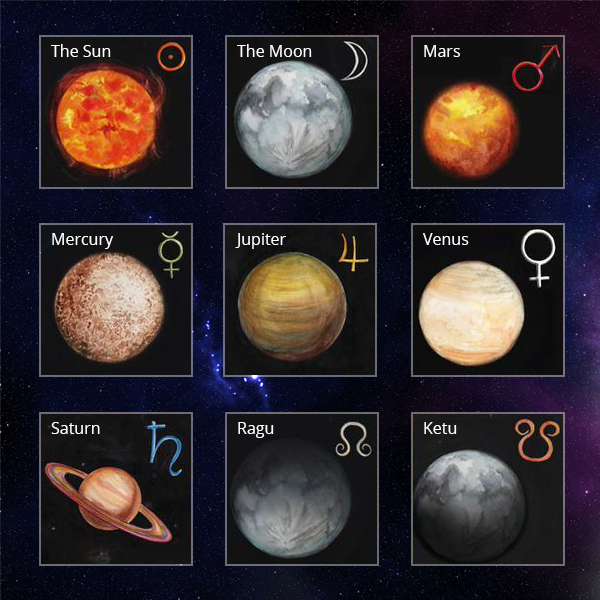
Task: Click the ringed Saturn tile
Action: coord(115,488)
